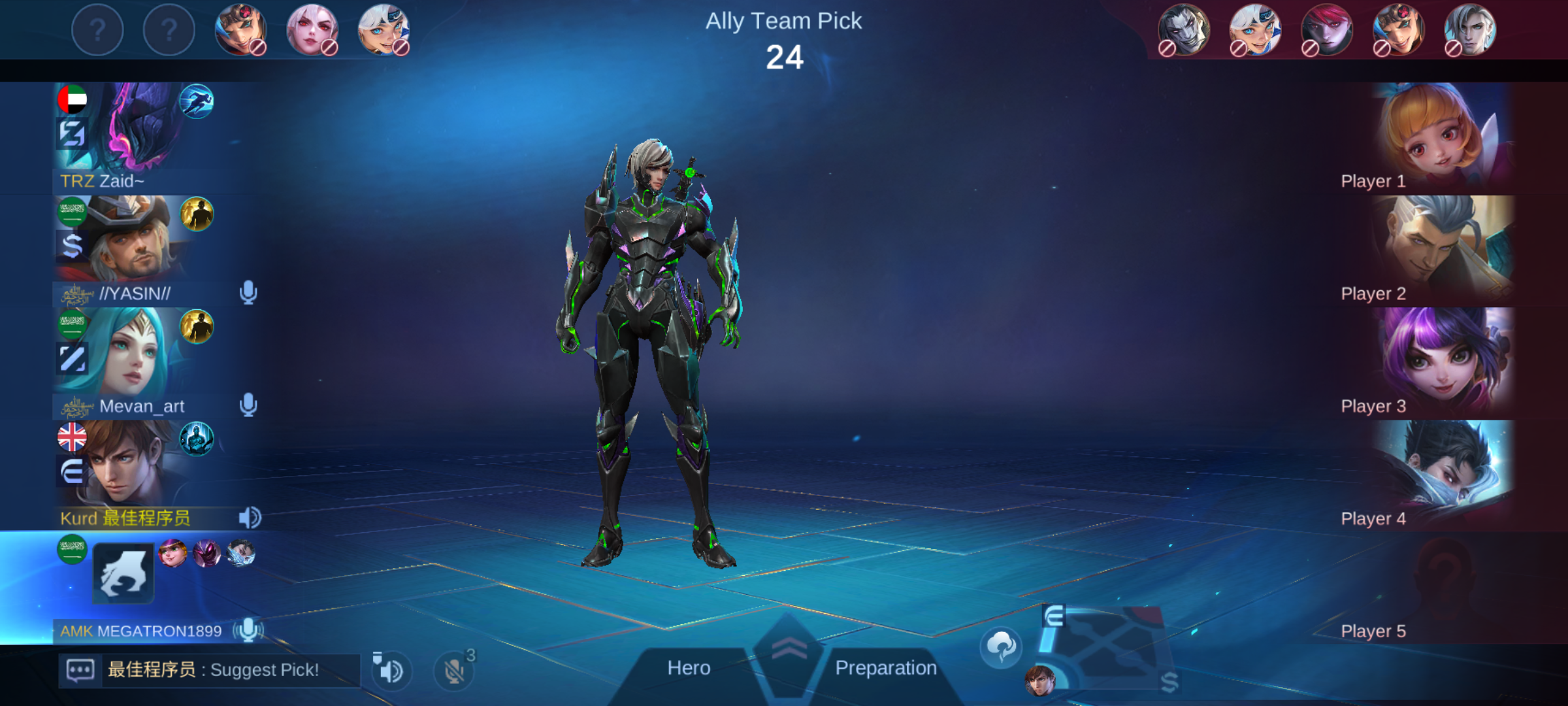Click TRZ Zaid~ sprint spell icon

pos(197,101)
